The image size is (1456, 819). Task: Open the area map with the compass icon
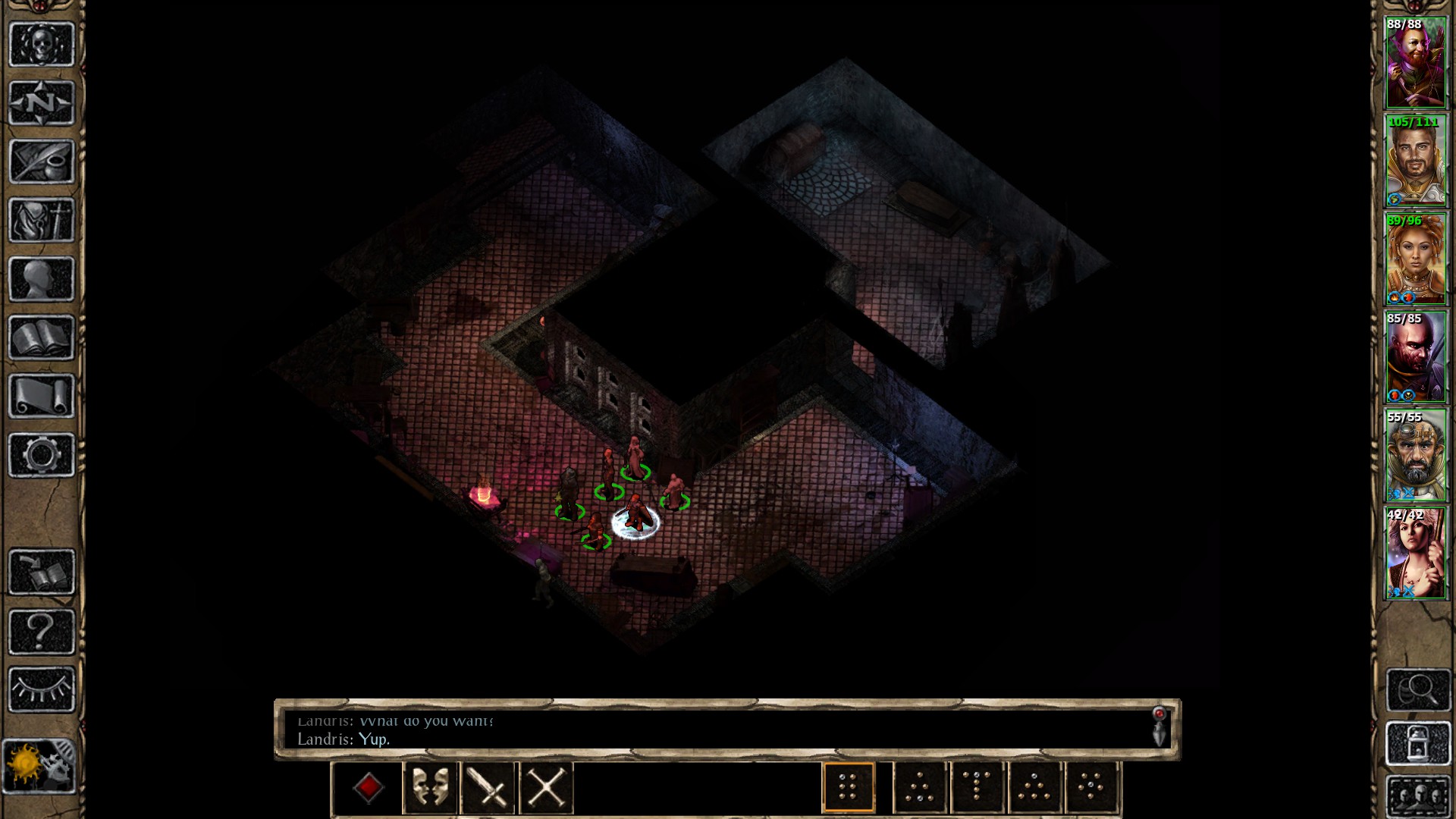(42, 102)
